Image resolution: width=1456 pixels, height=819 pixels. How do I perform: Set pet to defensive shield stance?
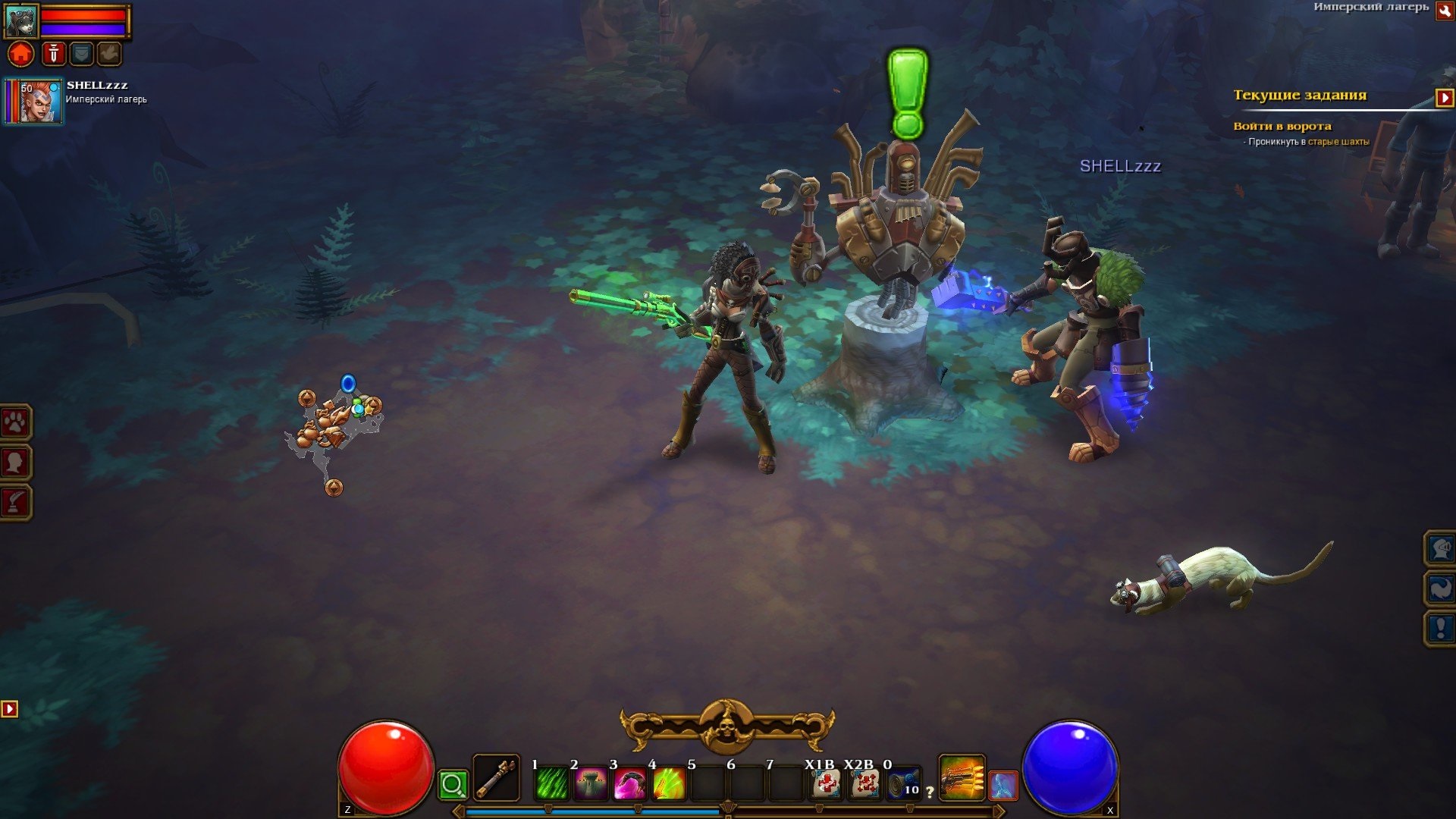click(x=81, y=54)
